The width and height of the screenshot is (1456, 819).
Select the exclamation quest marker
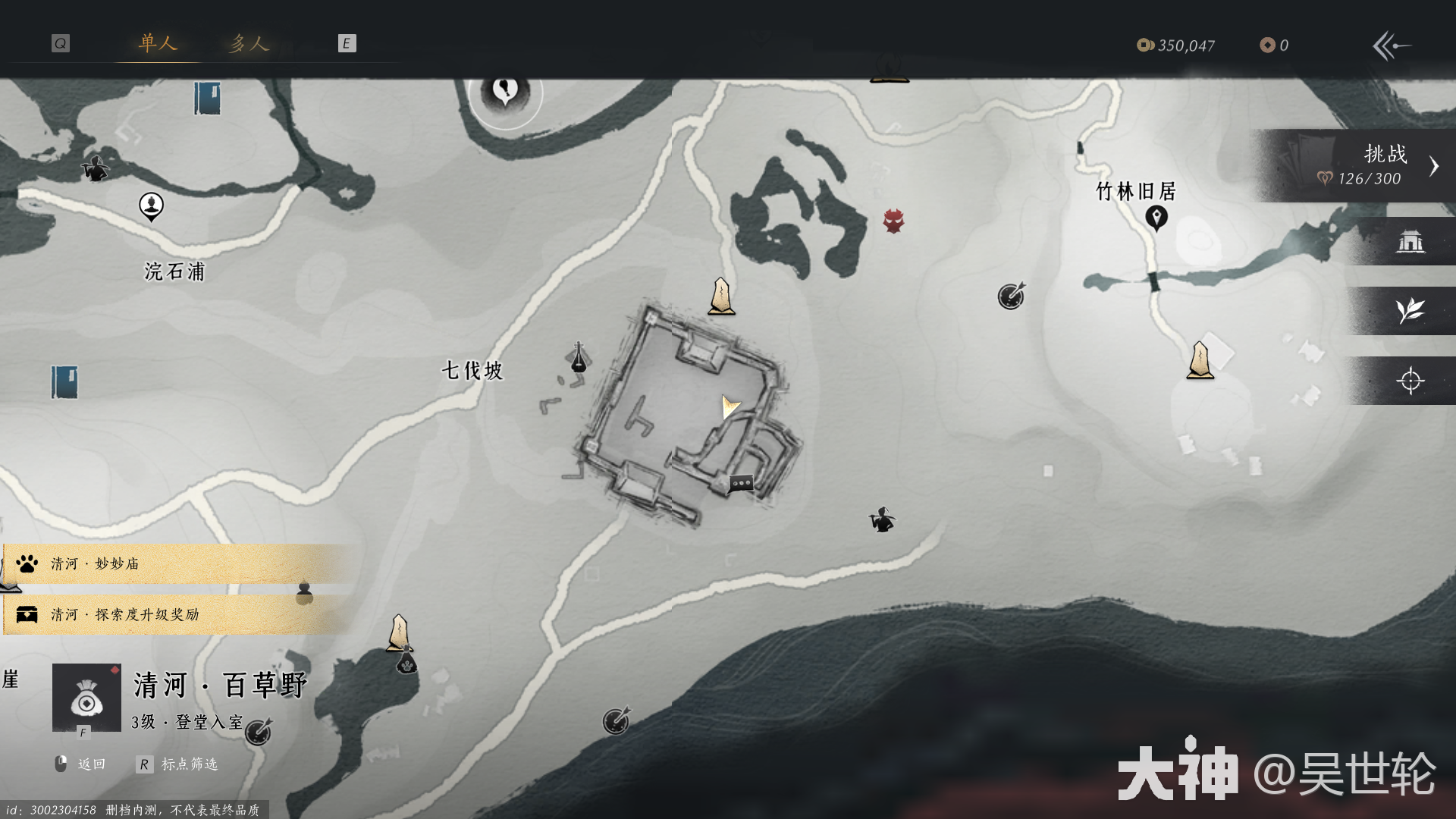tap(505, 93)
